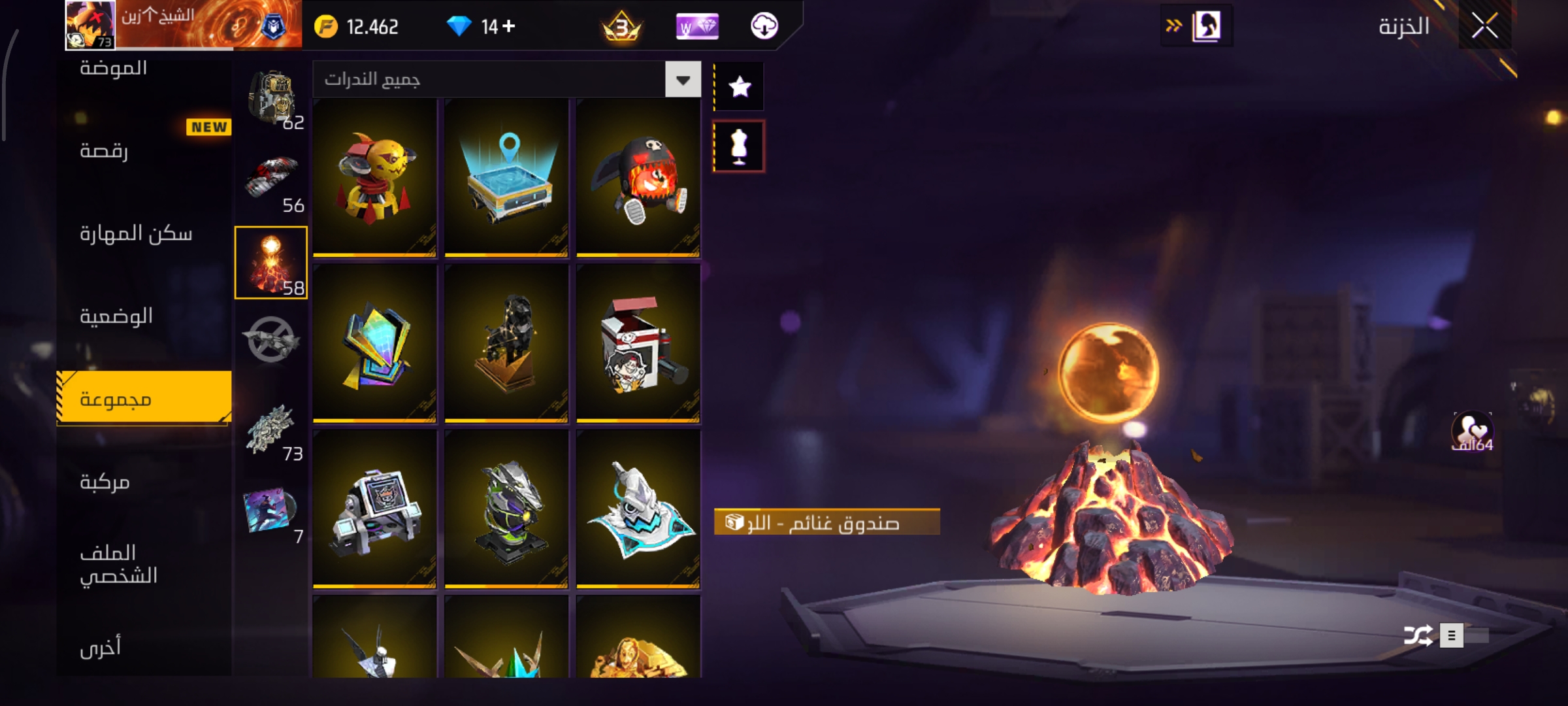Close the vault screen
The image size is (1568, 706).
click(x=1484, y=26)
